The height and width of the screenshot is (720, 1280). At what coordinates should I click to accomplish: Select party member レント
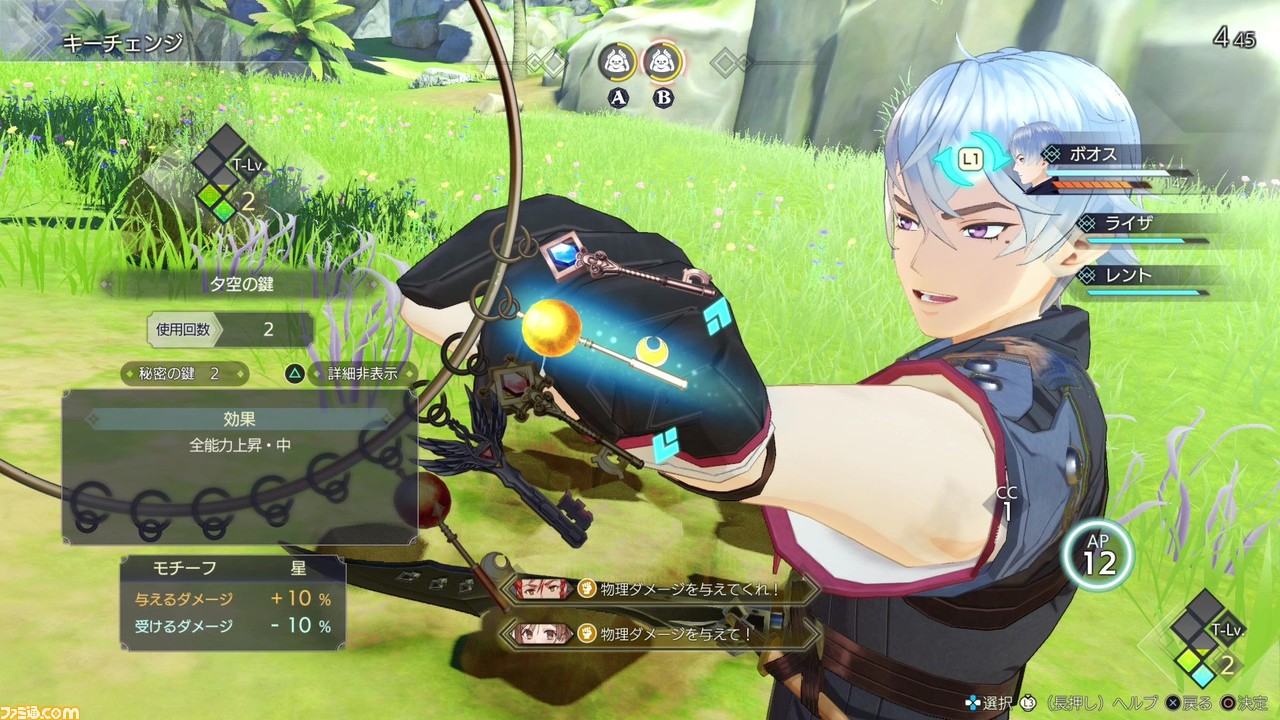[x=1128, y=275]
